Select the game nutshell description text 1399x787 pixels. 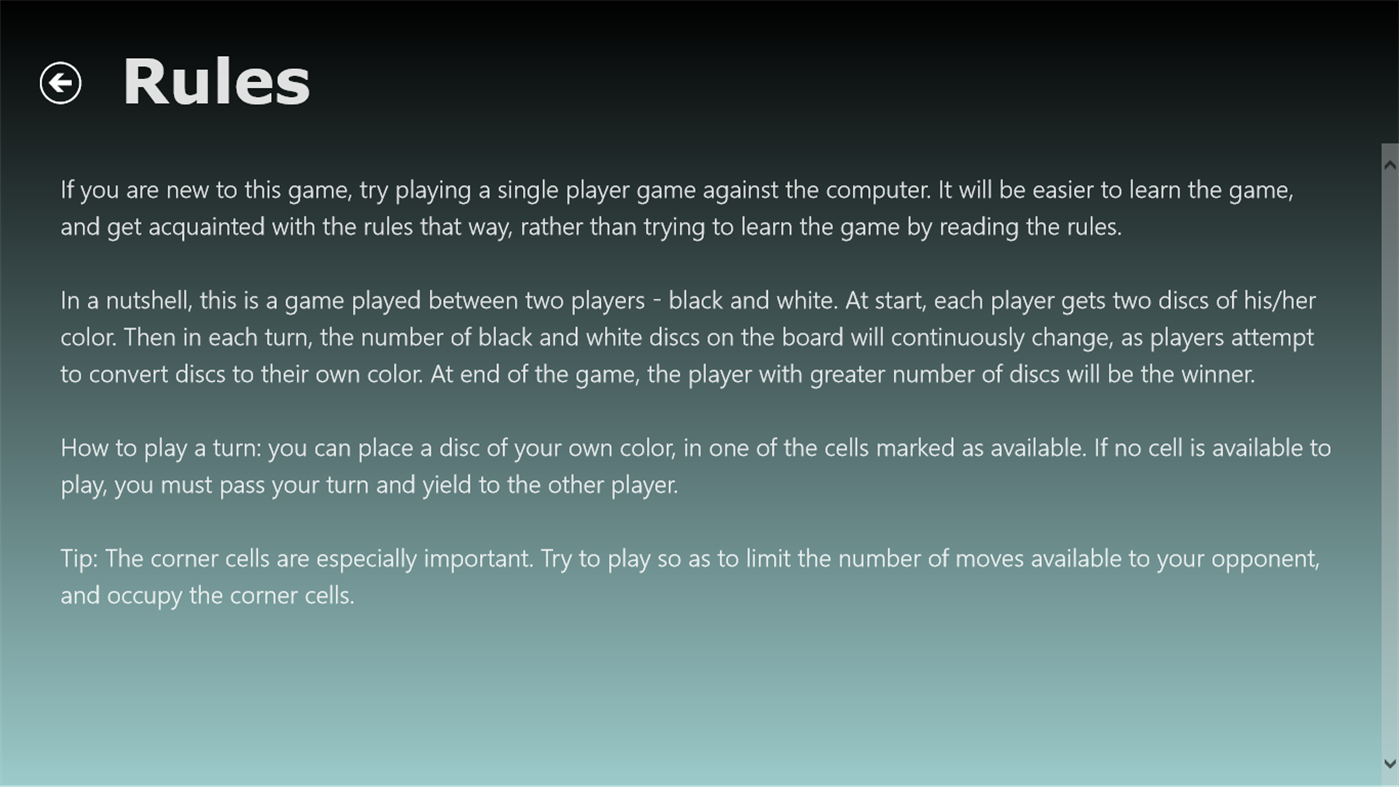click(x=688, y=335)
